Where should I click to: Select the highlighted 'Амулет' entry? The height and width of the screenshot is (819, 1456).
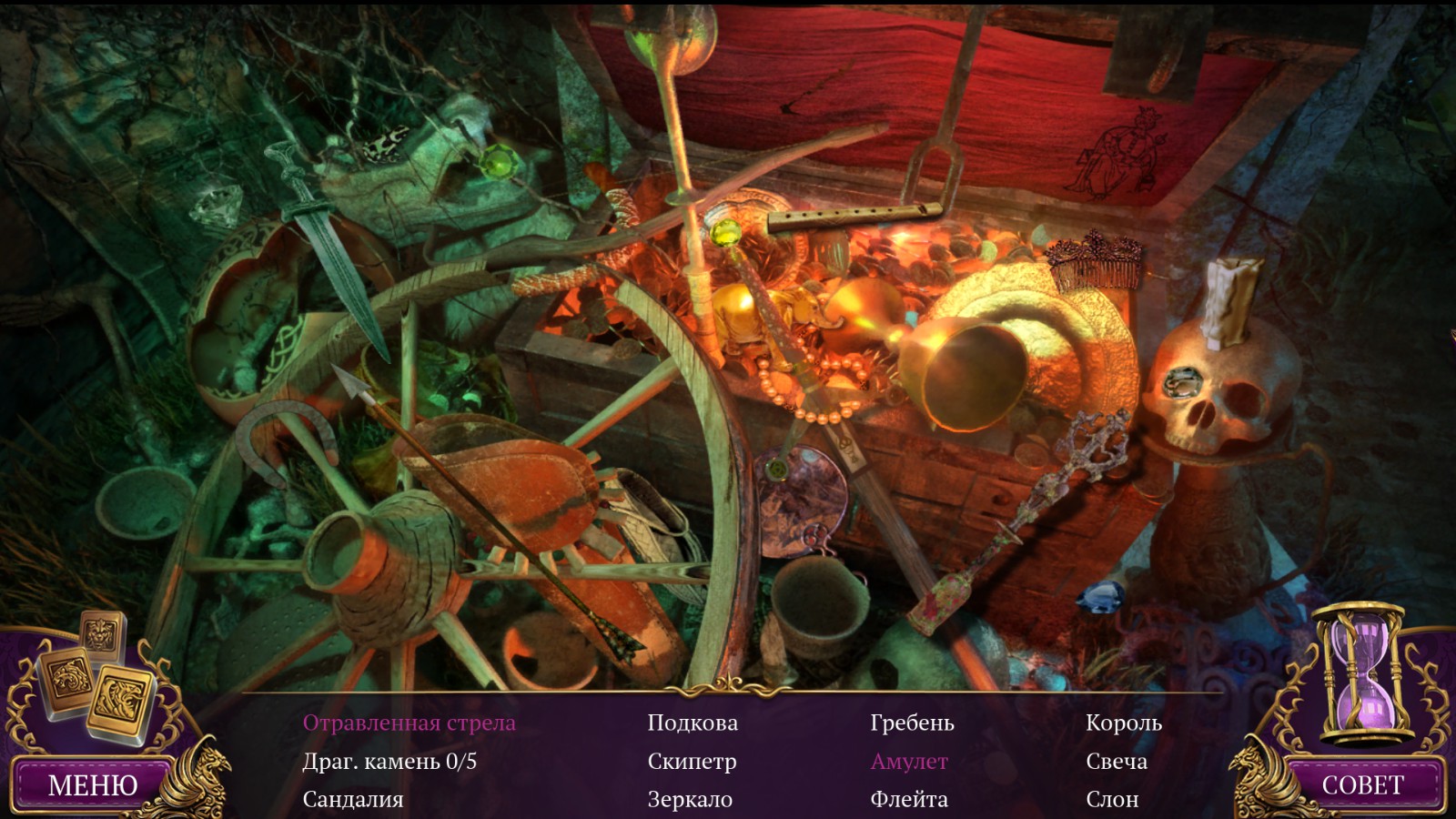[x=909, y=762]
